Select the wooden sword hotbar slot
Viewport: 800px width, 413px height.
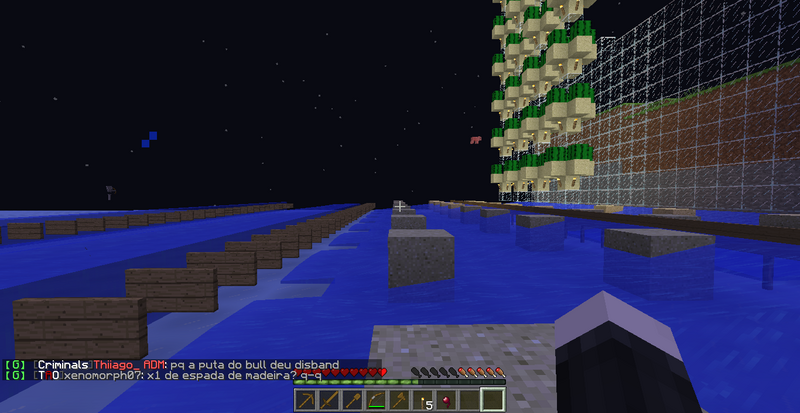point(329,400)
